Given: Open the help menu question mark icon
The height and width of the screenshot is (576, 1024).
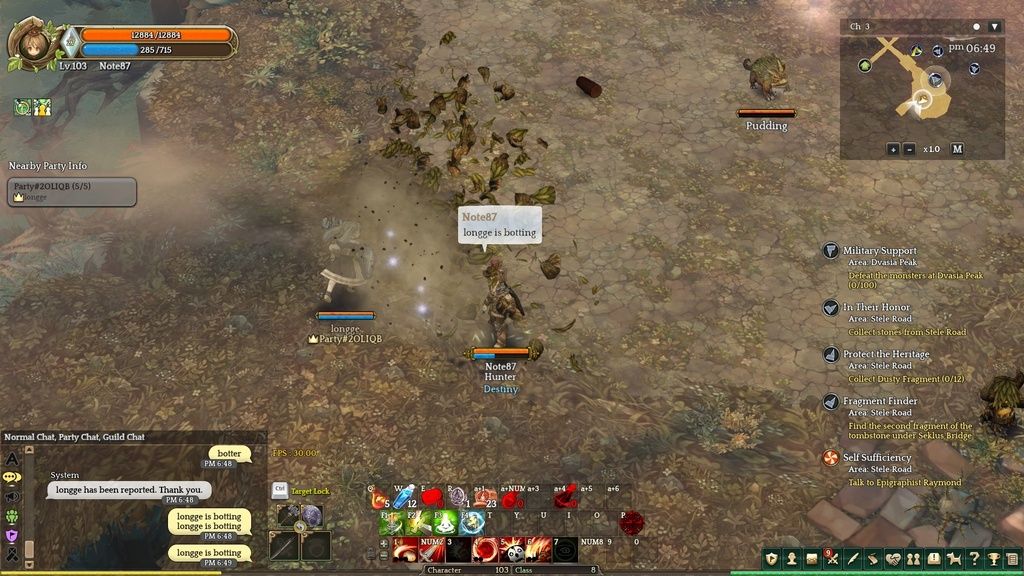Looking at the screenshot, I should pyautogui.click(x=975, y=559).
